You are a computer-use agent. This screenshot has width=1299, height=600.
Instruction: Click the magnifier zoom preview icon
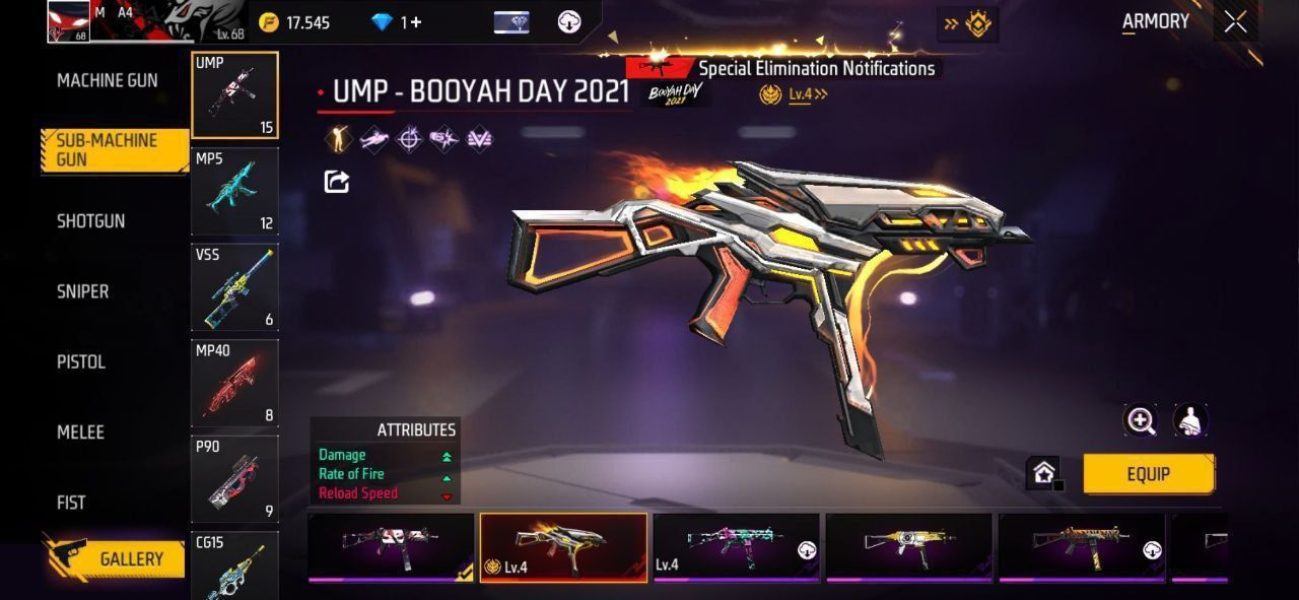click(x=1141, y=421)
